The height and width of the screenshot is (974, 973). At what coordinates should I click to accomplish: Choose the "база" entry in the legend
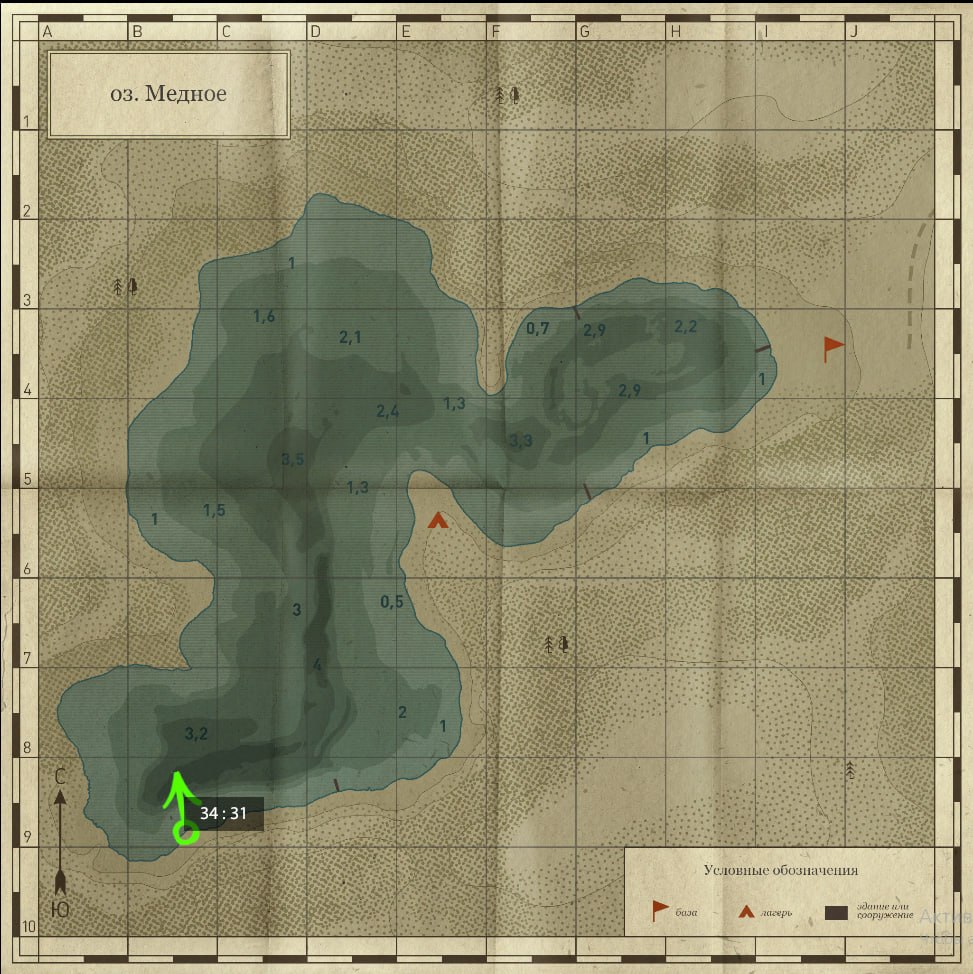(672, 911)
